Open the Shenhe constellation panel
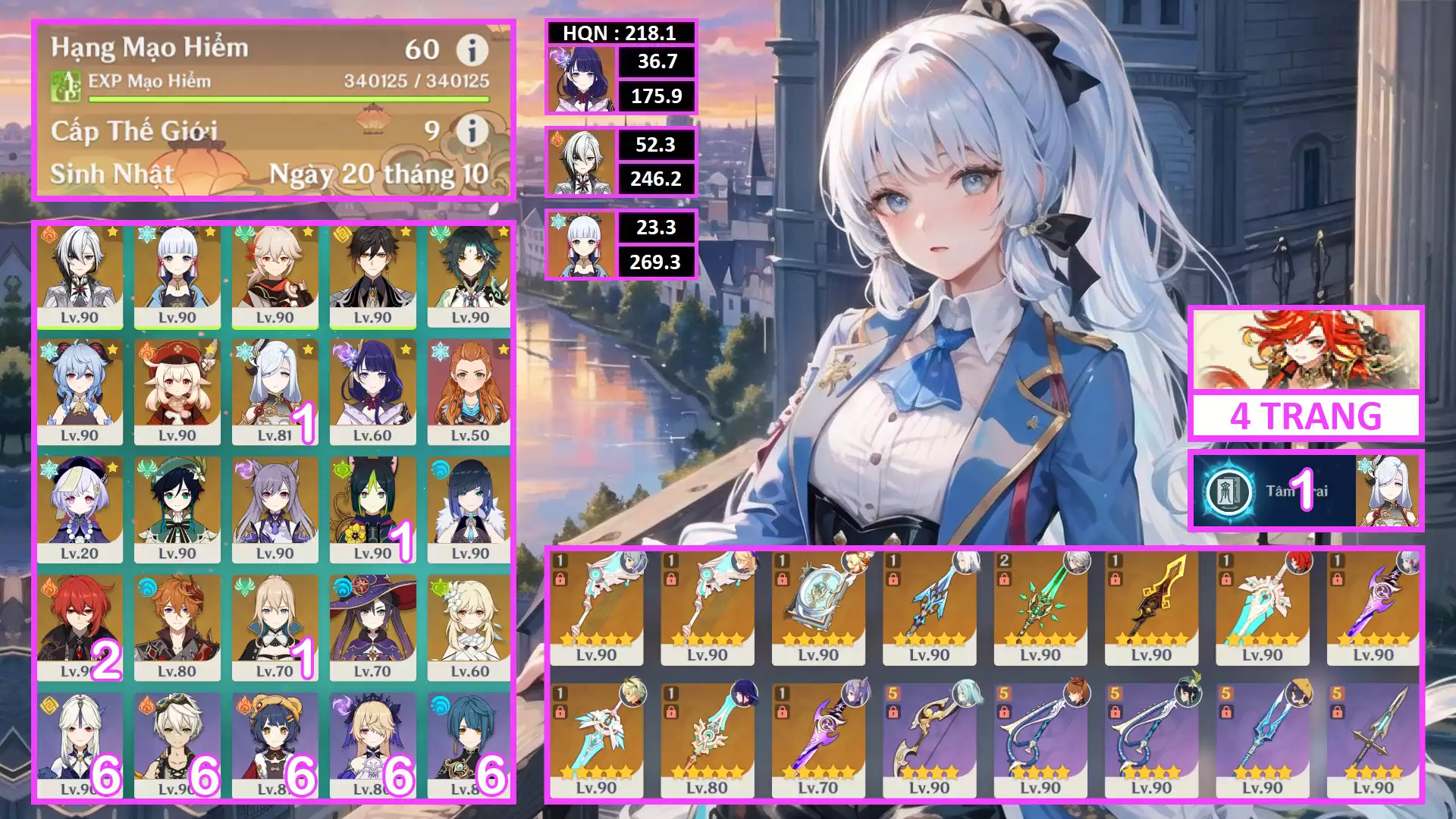Viewport: 1456px width, 819px height. pos(1304,491)
